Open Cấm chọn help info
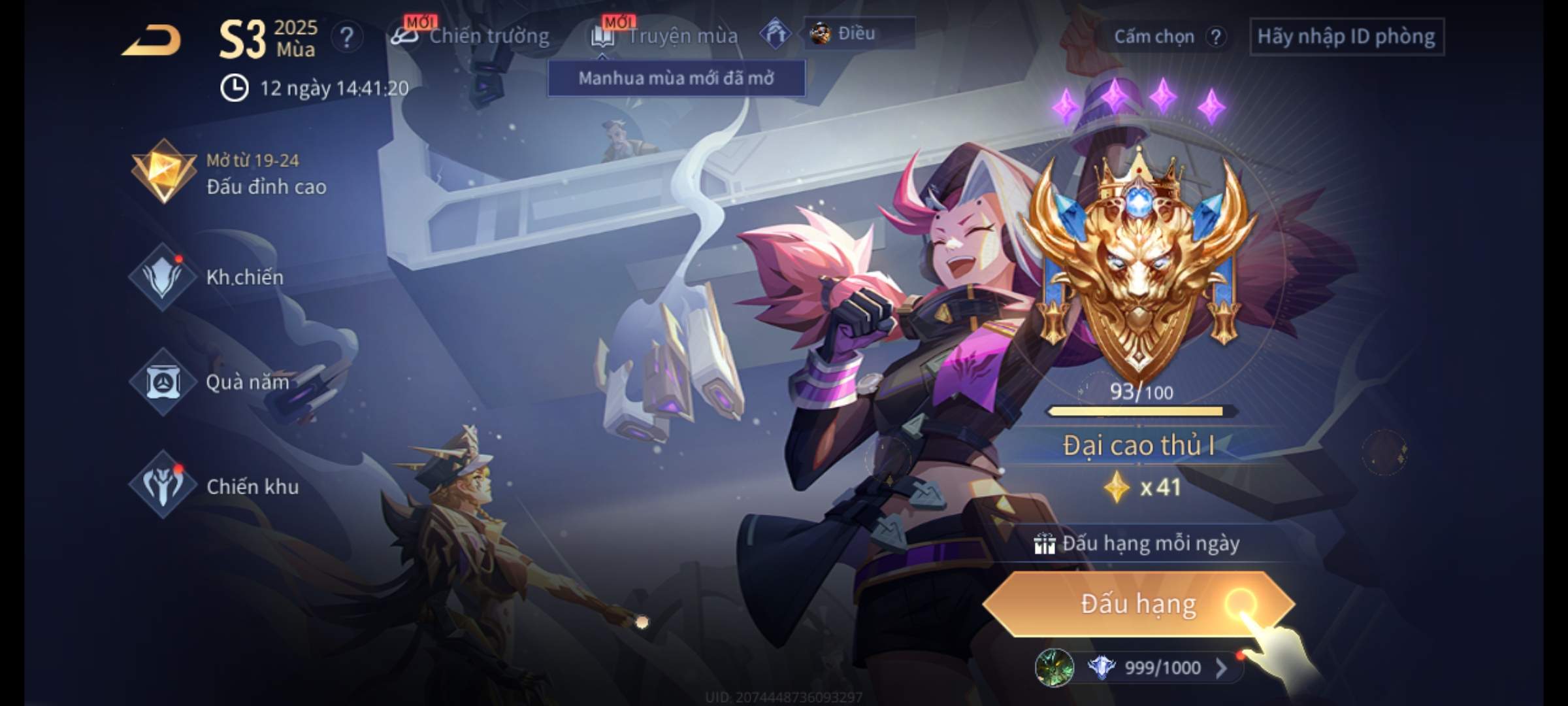The height and width of the screenshot is (706, 1568). tap(1215, 37)
